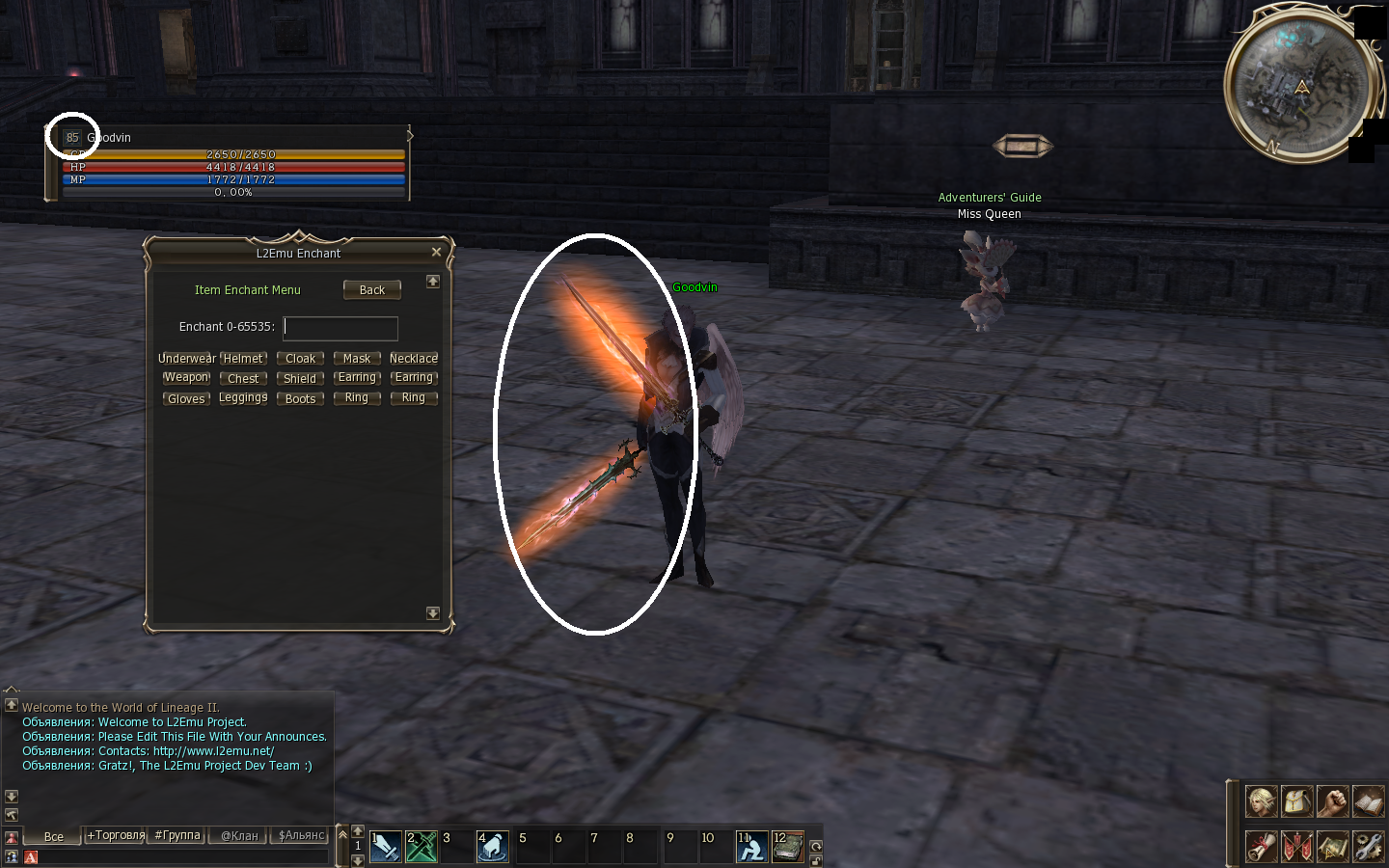Click the Boots enchant button
Screen dimensions: 1389x868
(x=300, y=399)
